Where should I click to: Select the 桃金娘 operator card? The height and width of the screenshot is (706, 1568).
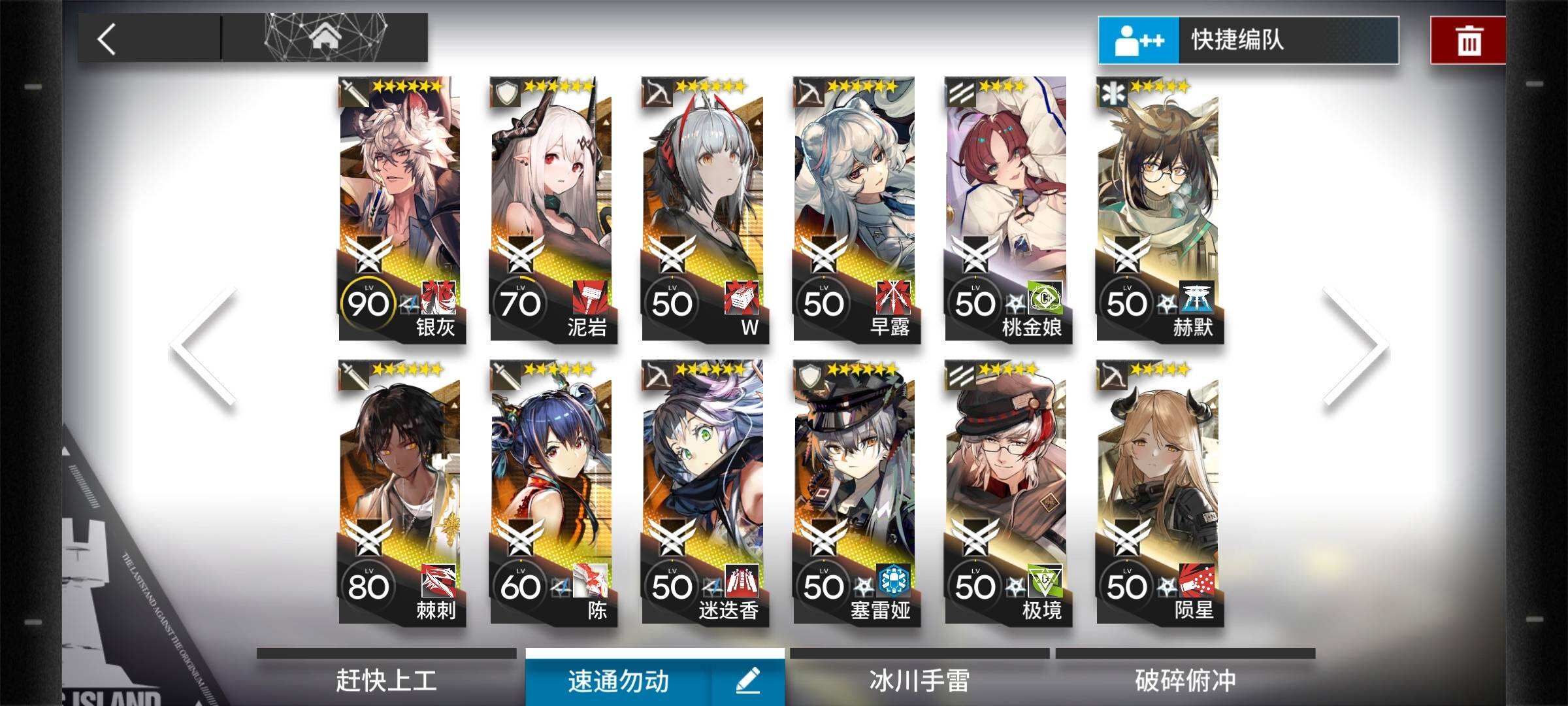click(1007, 209)
